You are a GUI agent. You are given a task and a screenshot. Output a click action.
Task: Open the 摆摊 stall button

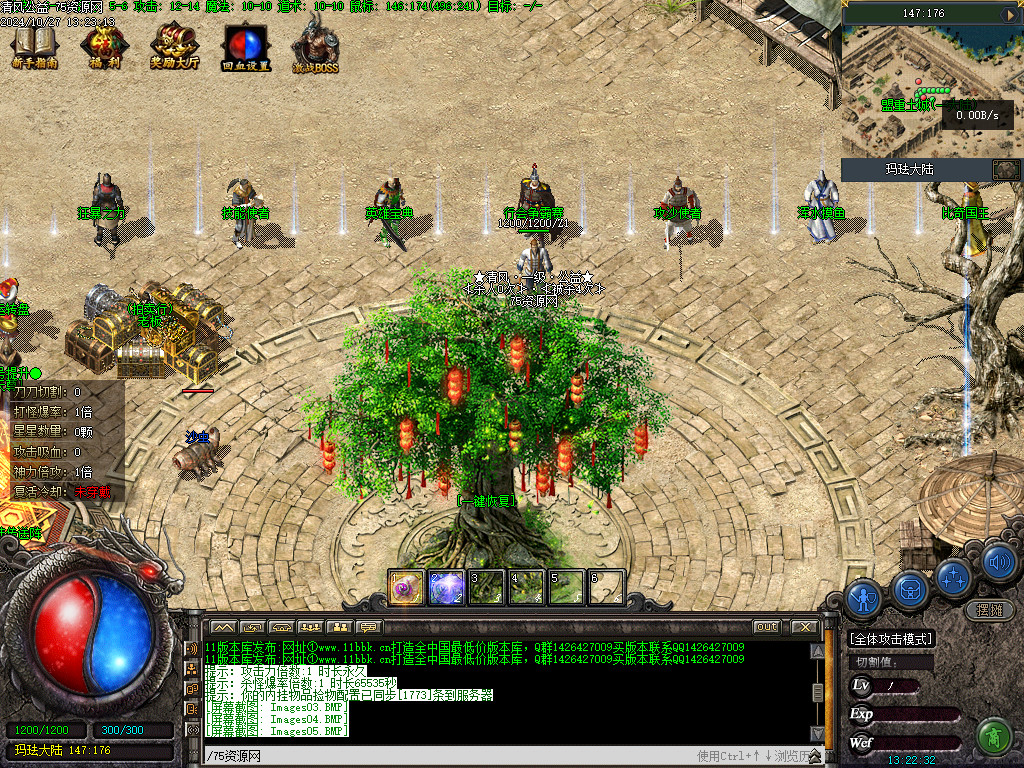(989, 609)
